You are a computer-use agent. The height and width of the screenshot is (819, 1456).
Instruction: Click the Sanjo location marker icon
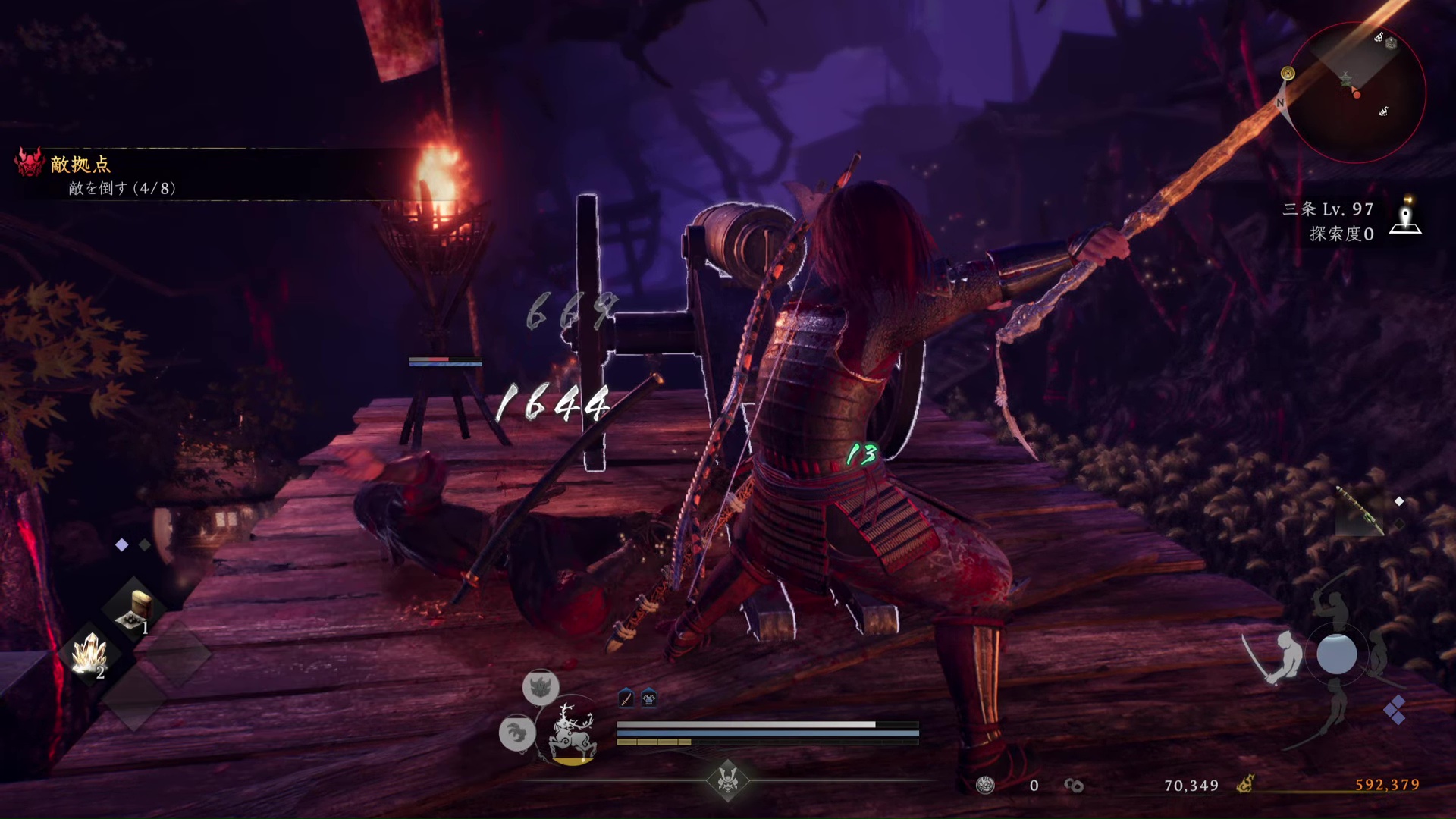1406,218
